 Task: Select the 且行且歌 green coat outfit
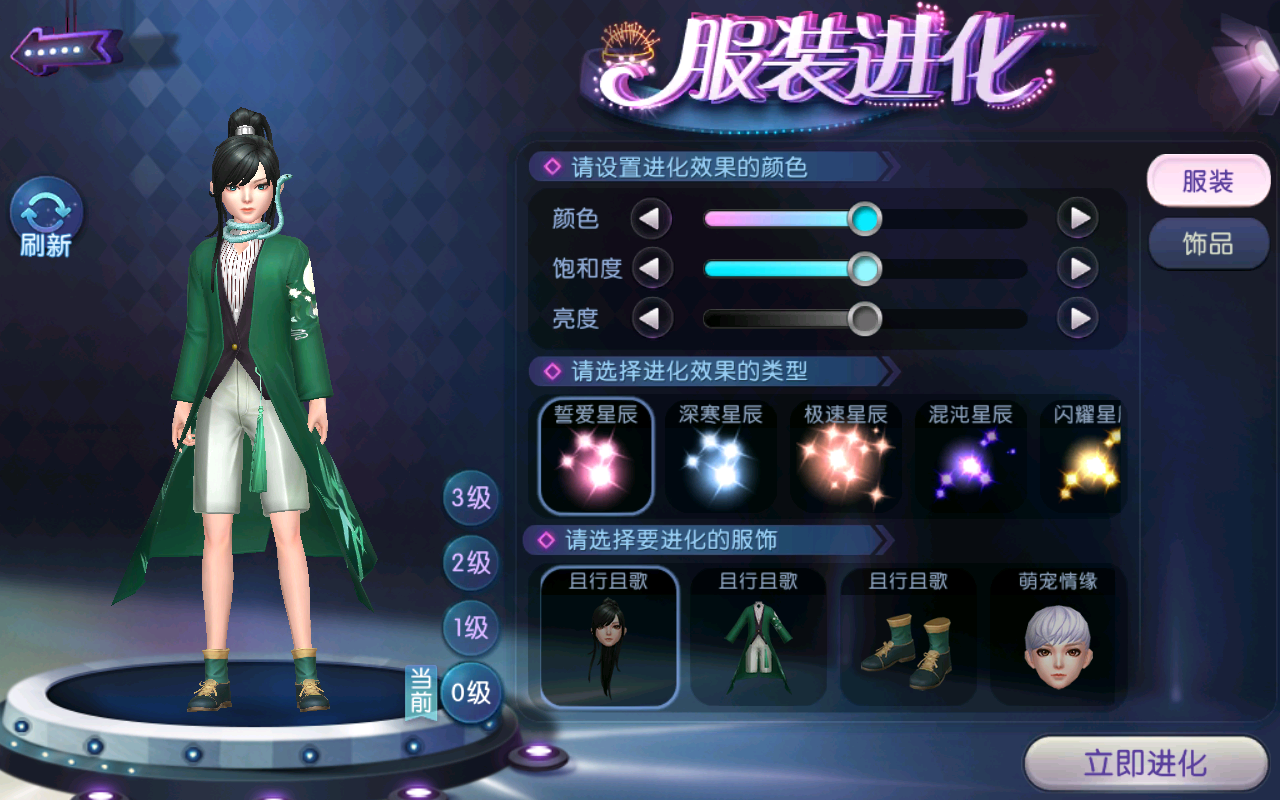(x=759, y=637)
